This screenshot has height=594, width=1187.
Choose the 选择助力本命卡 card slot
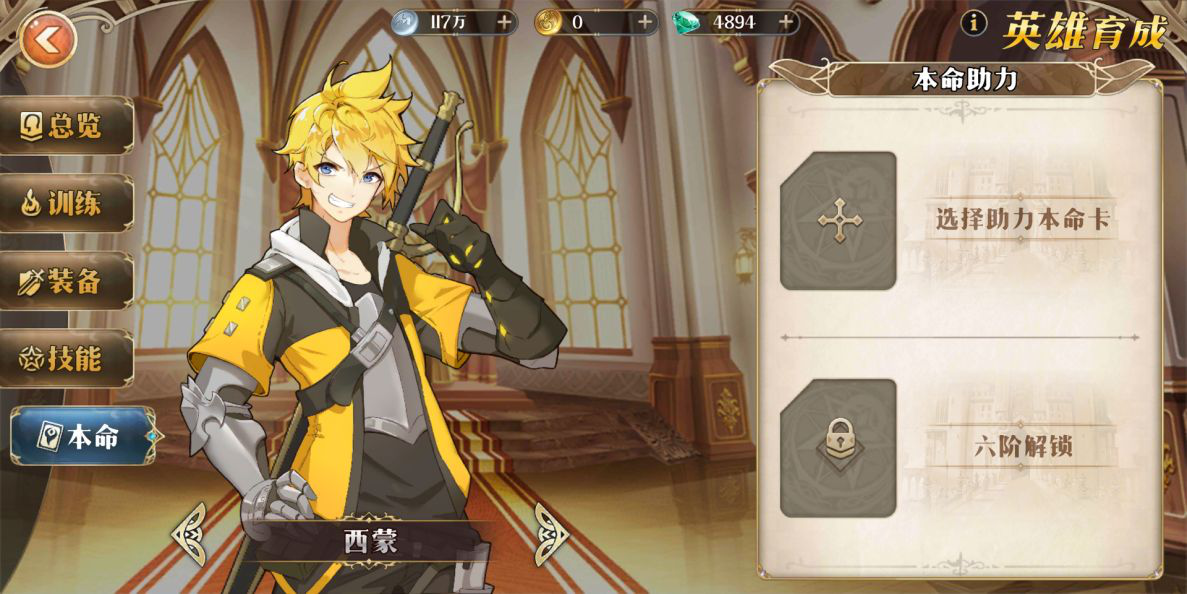[x=838, y=221]
